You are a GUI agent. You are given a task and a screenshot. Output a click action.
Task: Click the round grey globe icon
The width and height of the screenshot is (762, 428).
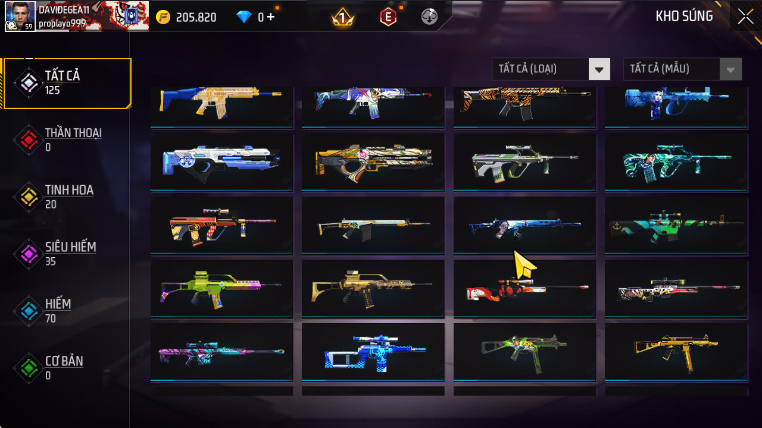430,16
